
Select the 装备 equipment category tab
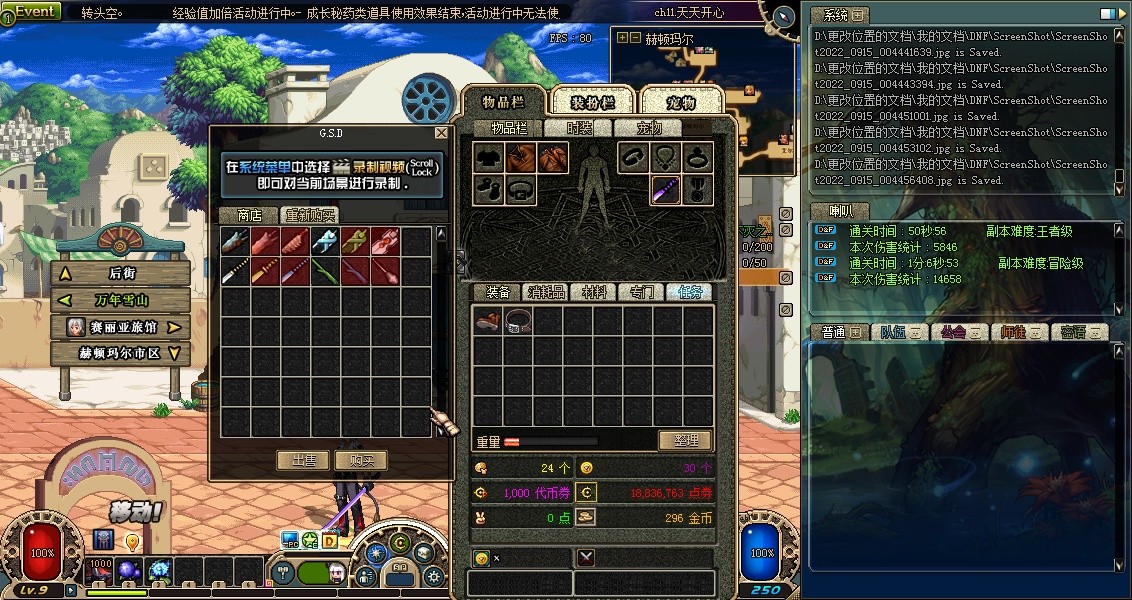pyautogui.click(x=498, y=292)
